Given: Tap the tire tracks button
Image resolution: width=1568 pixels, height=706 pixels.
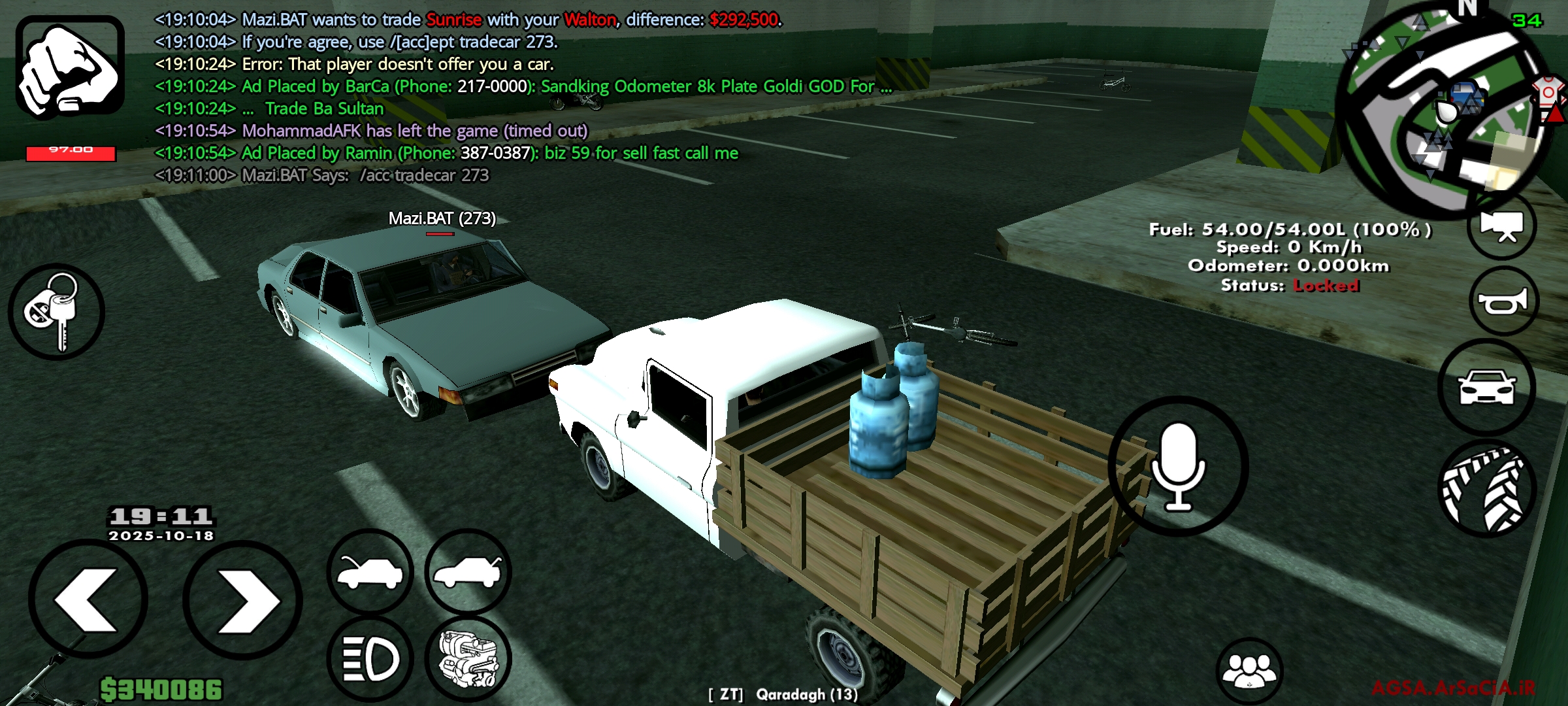Looking at the screenshot, I should coord(1488,489).
